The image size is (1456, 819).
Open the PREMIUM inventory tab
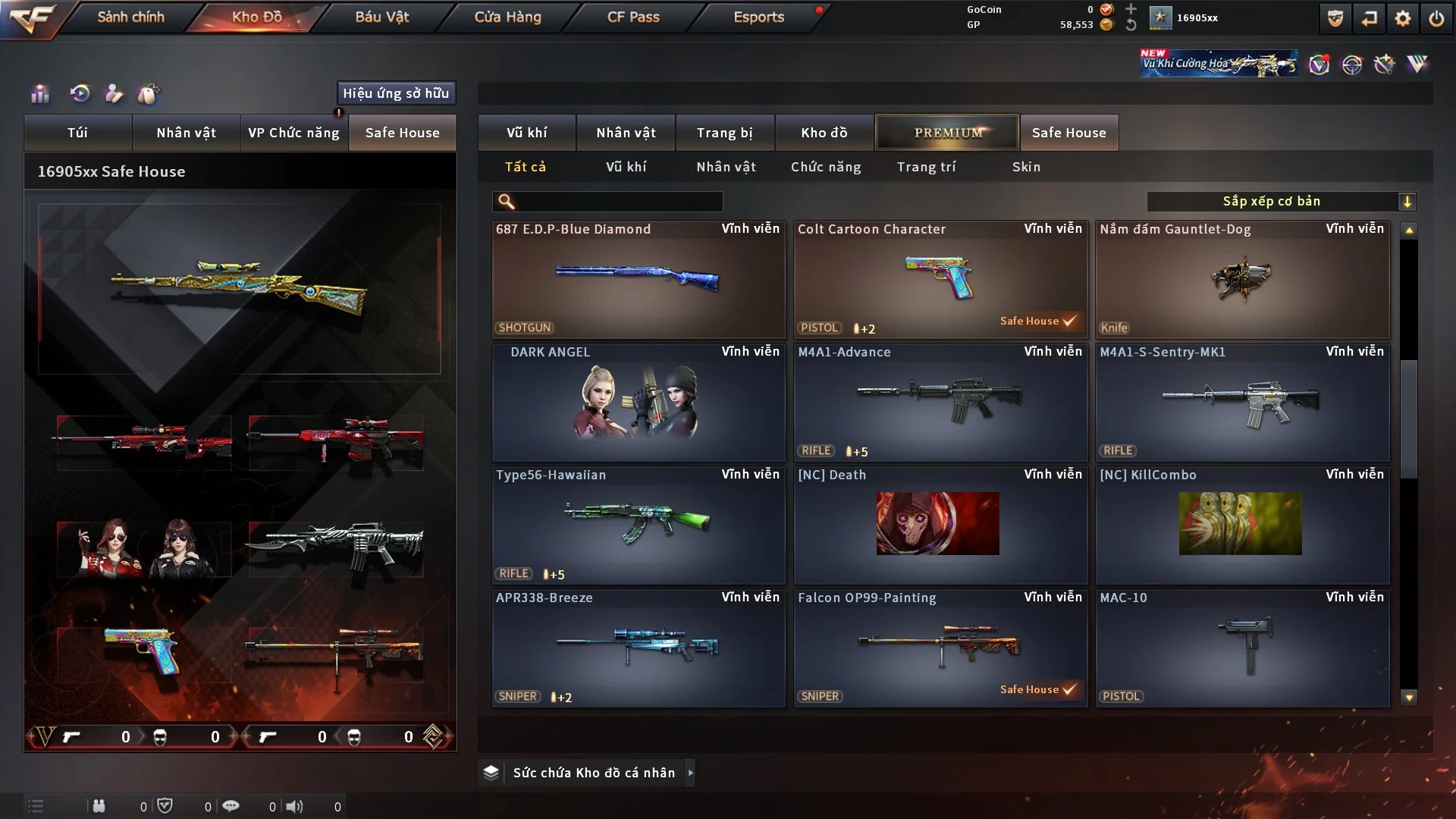click(x=947, y=133)
